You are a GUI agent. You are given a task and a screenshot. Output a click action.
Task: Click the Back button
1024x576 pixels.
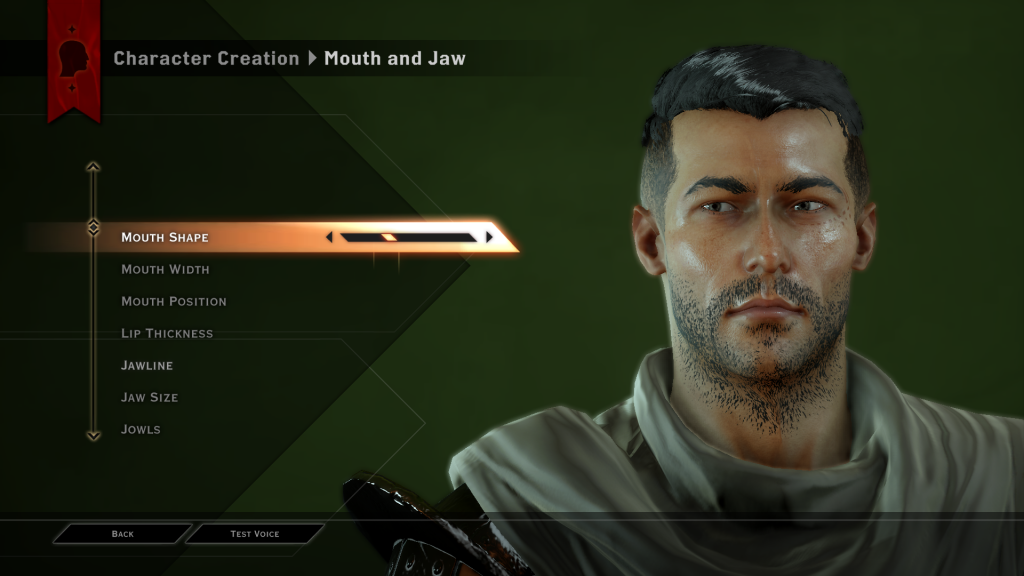click(122, 534)
